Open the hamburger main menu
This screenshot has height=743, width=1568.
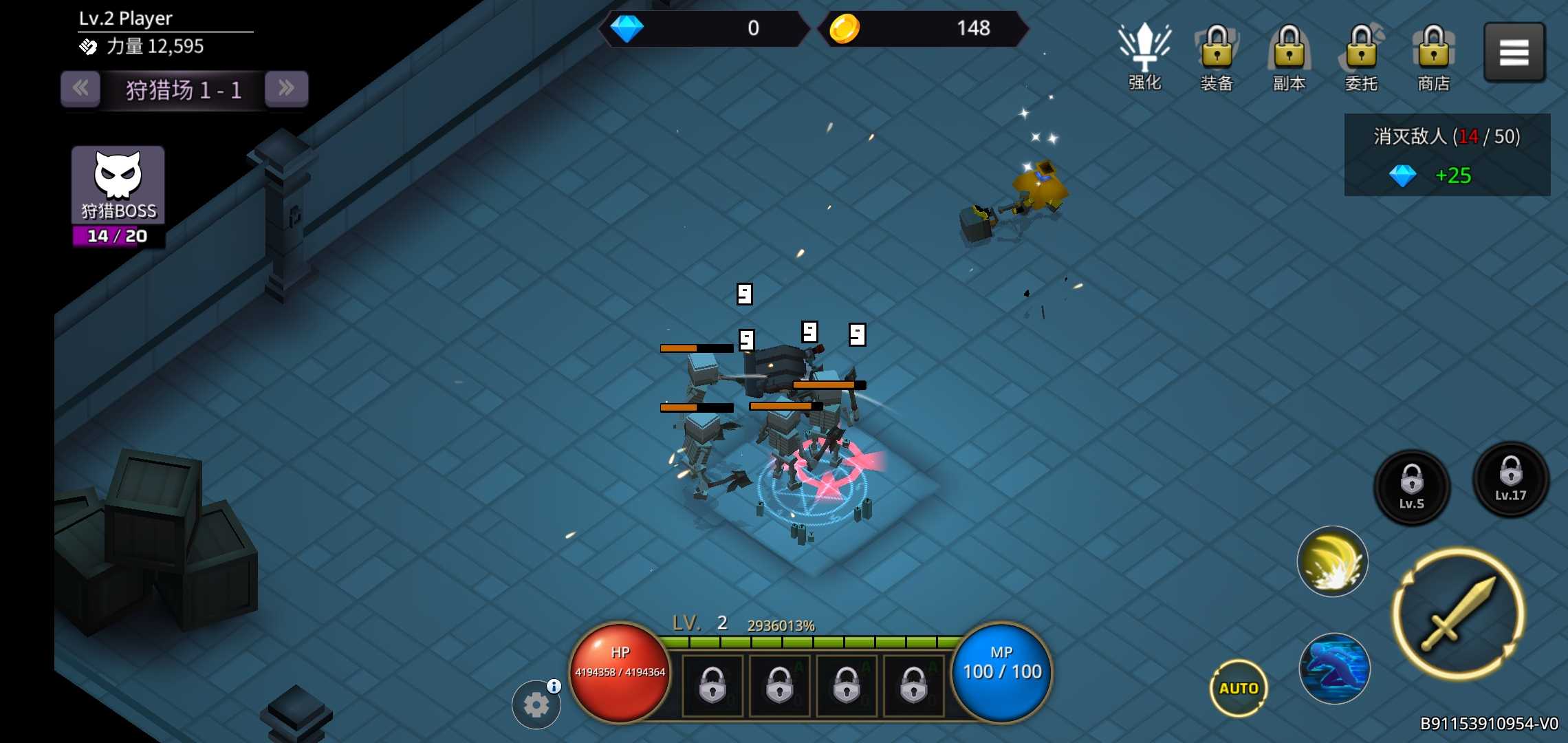(x=1514, y=52)
